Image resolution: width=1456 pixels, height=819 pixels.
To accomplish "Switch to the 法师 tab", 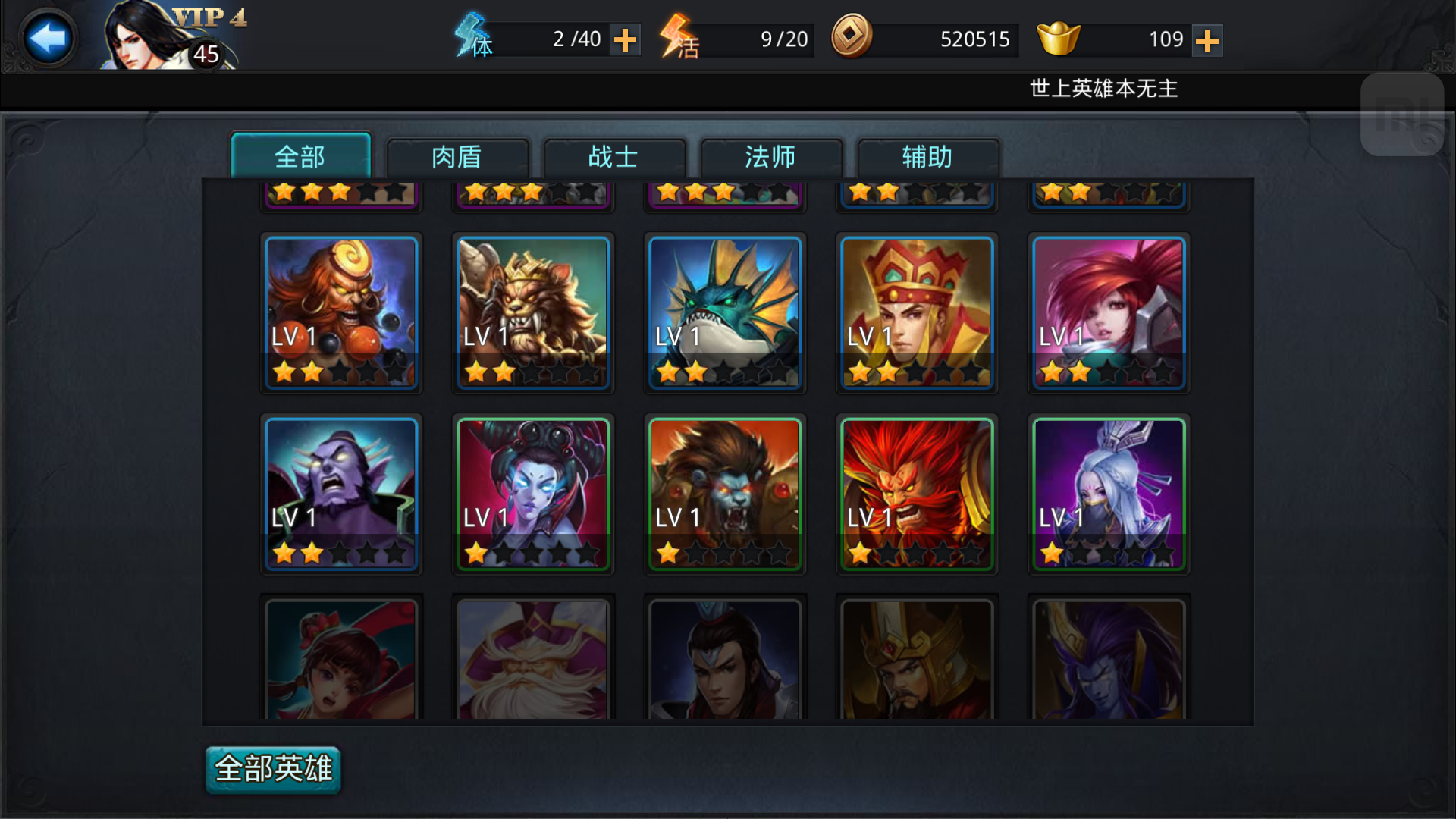I will pos(771,157).
